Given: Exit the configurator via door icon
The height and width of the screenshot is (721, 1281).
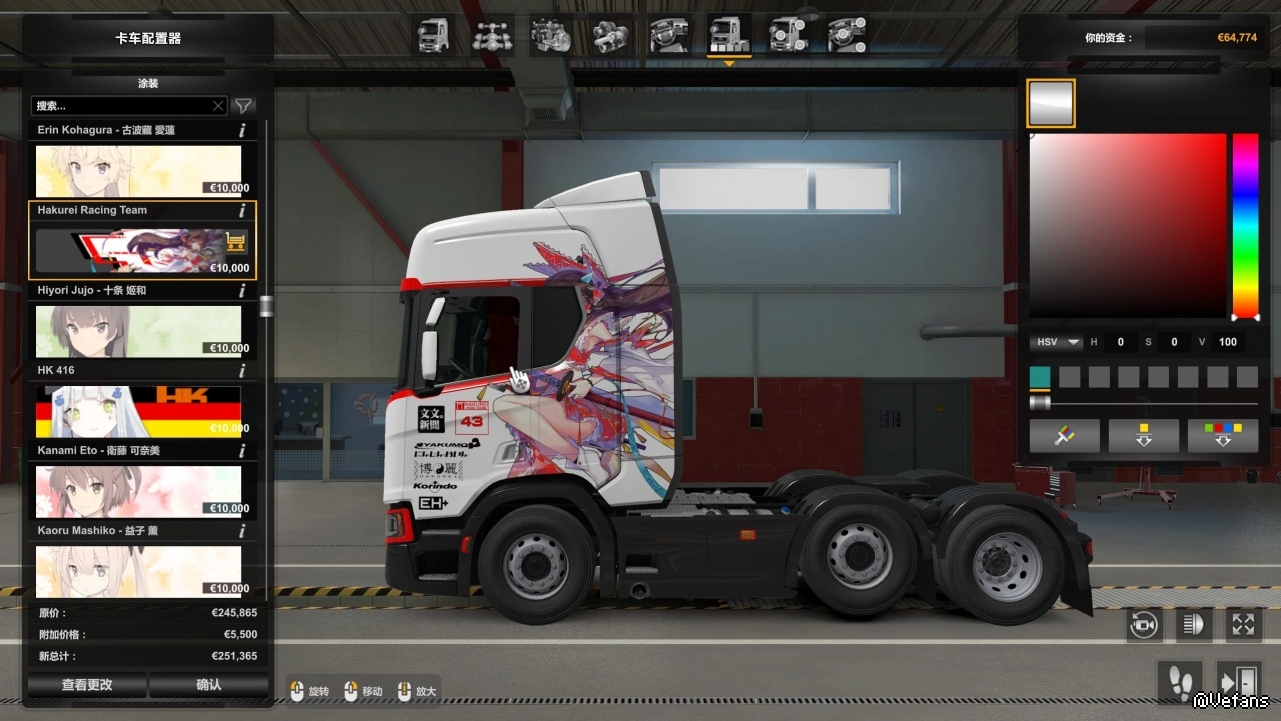Looking at the screenshot, I should tap(1239, 682).
